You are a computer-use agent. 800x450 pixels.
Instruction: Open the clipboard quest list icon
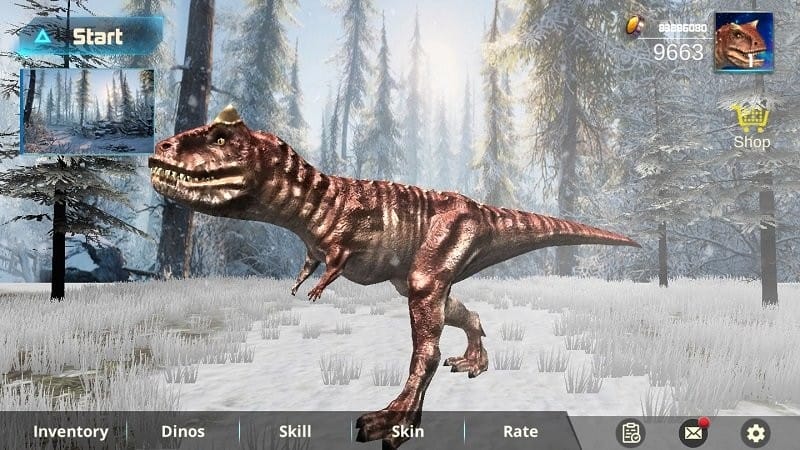pos(630,433)
